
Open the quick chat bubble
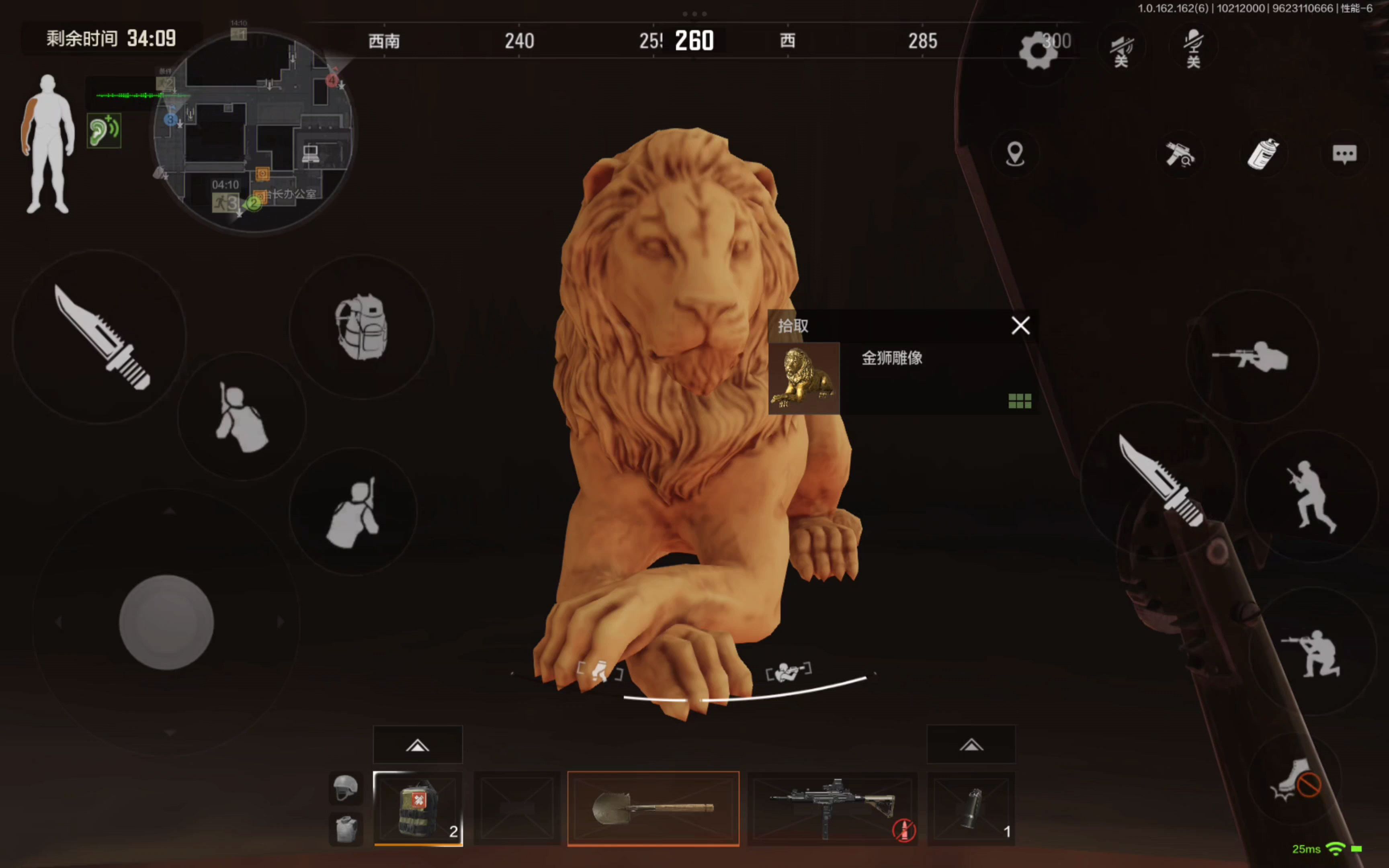(1344, 154)
